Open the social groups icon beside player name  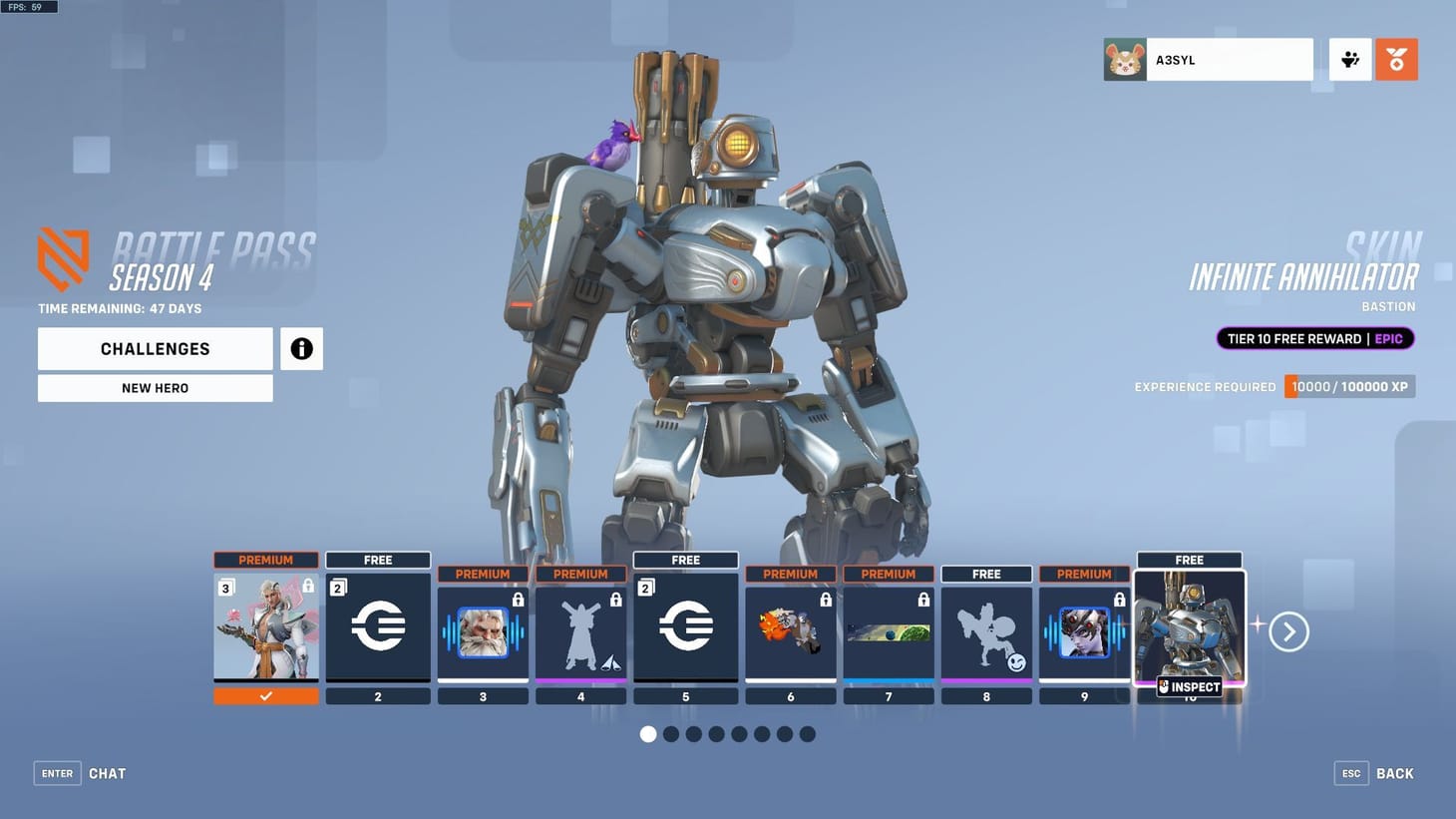(x=1350, y=59)
